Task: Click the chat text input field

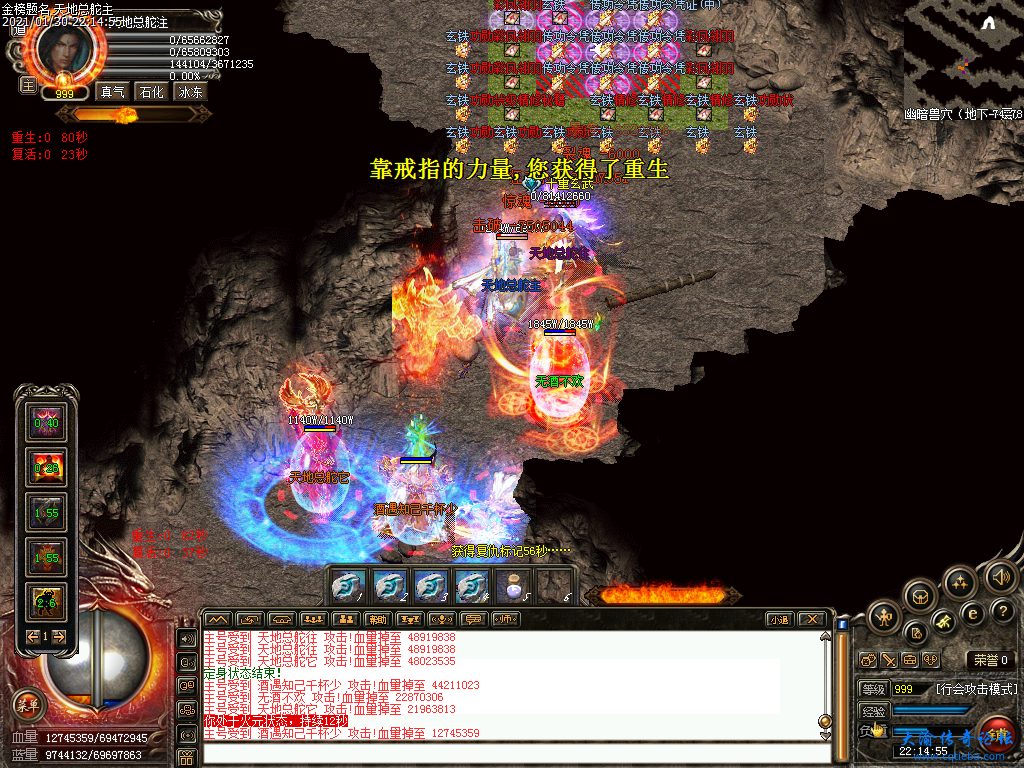Action: tap(510, 752)
